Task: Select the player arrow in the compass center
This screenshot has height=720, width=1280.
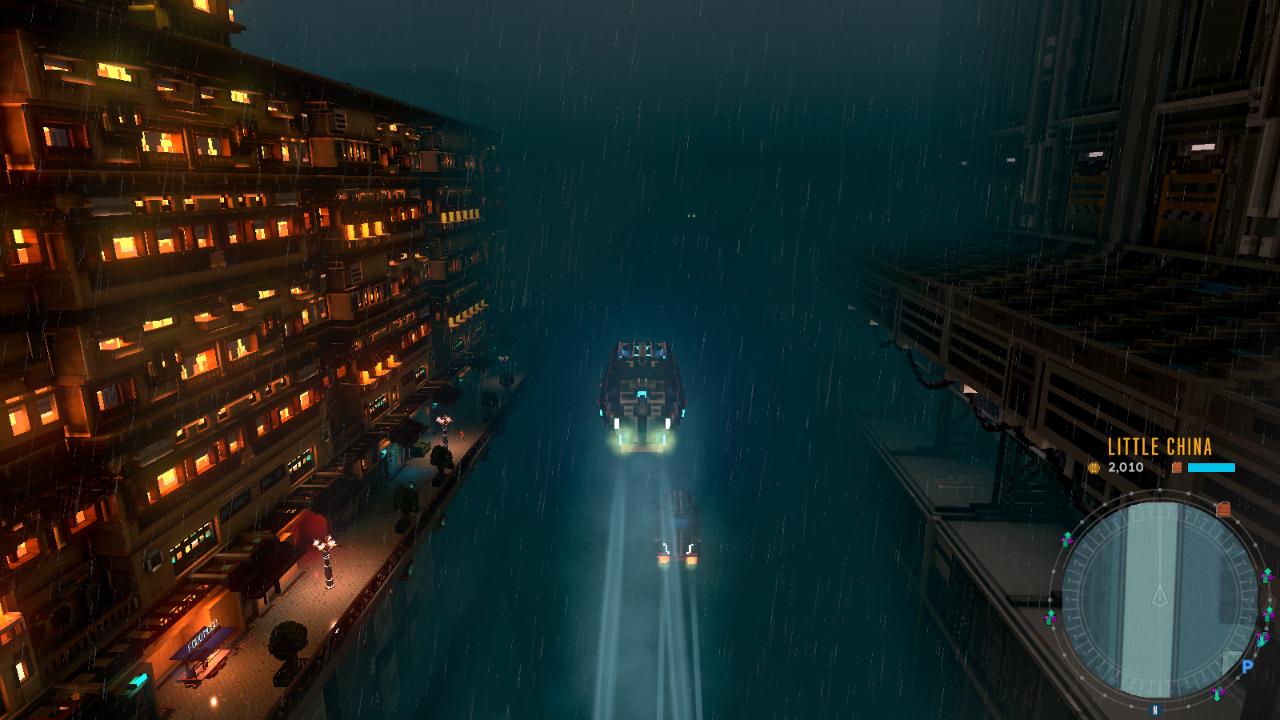Action: click(x=1160, y=595)
